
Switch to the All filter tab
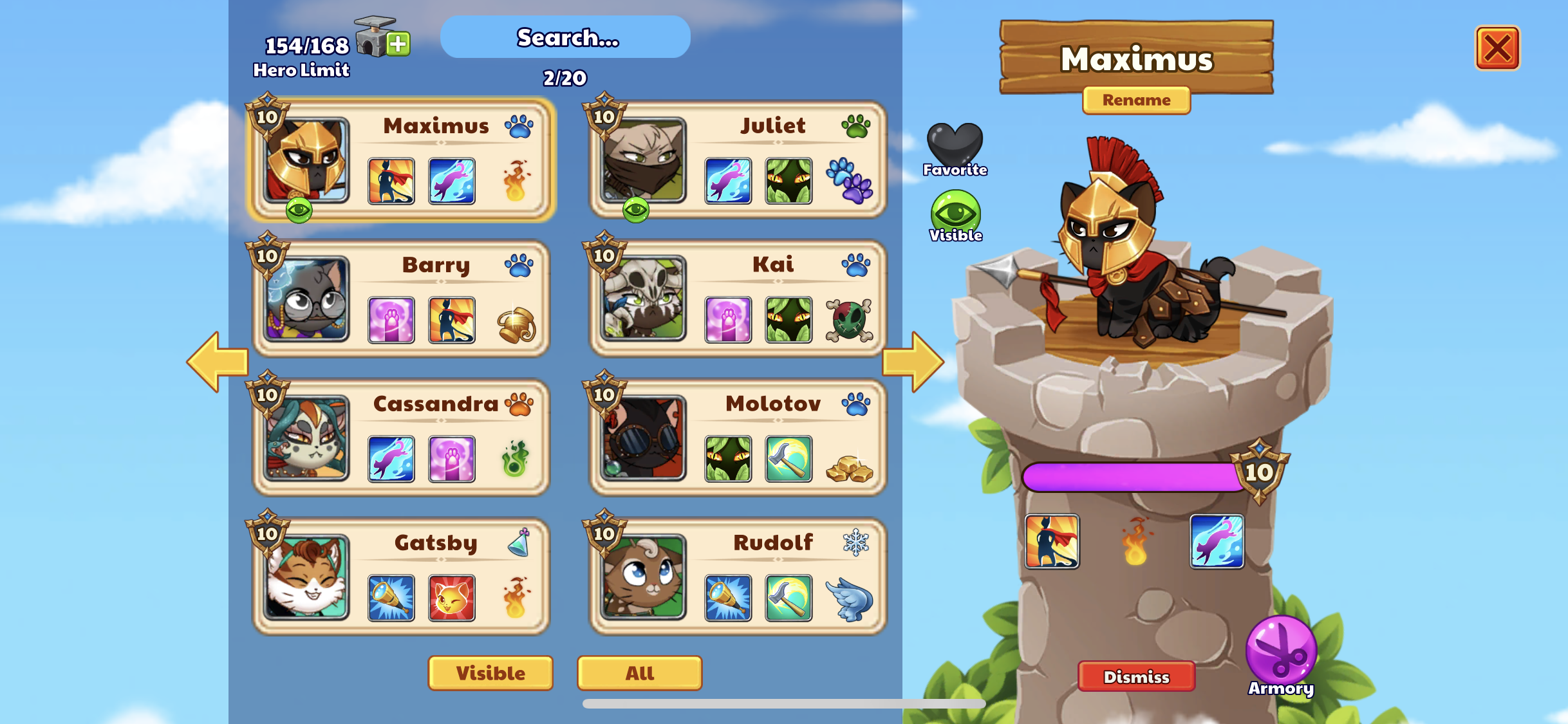click(639, 673)
